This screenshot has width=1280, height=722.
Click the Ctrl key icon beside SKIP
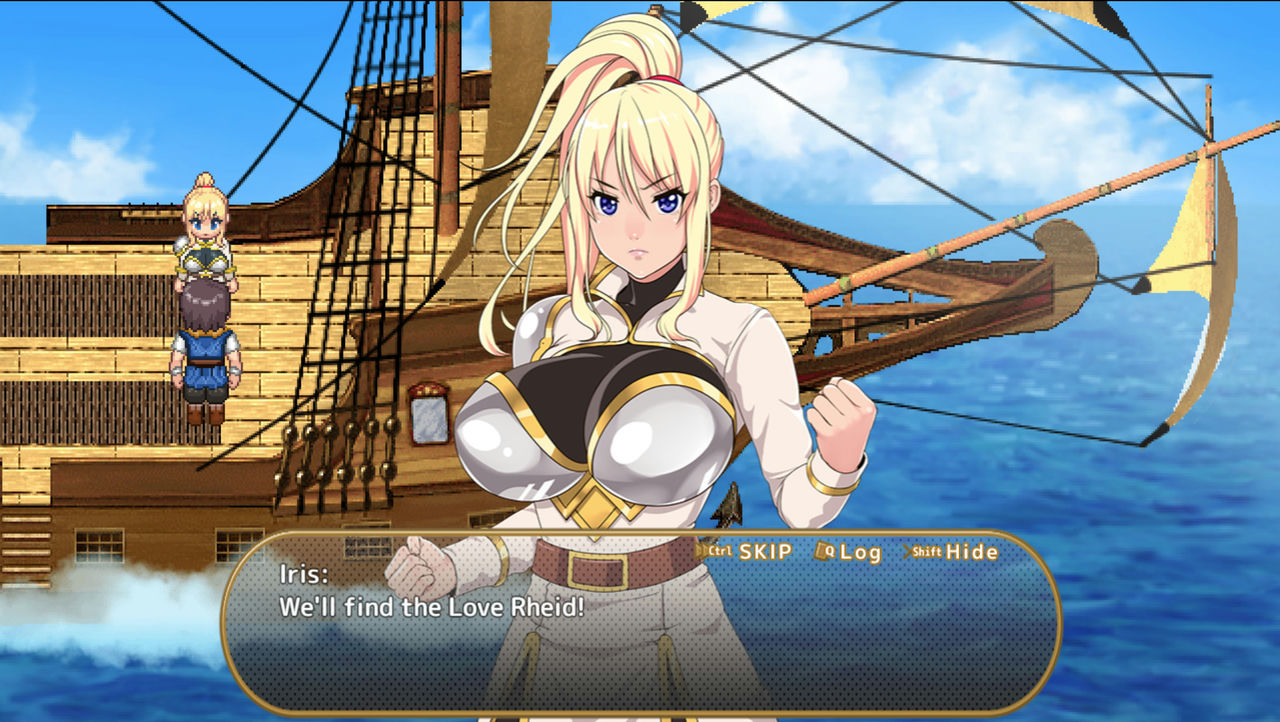tap(720, 550)
